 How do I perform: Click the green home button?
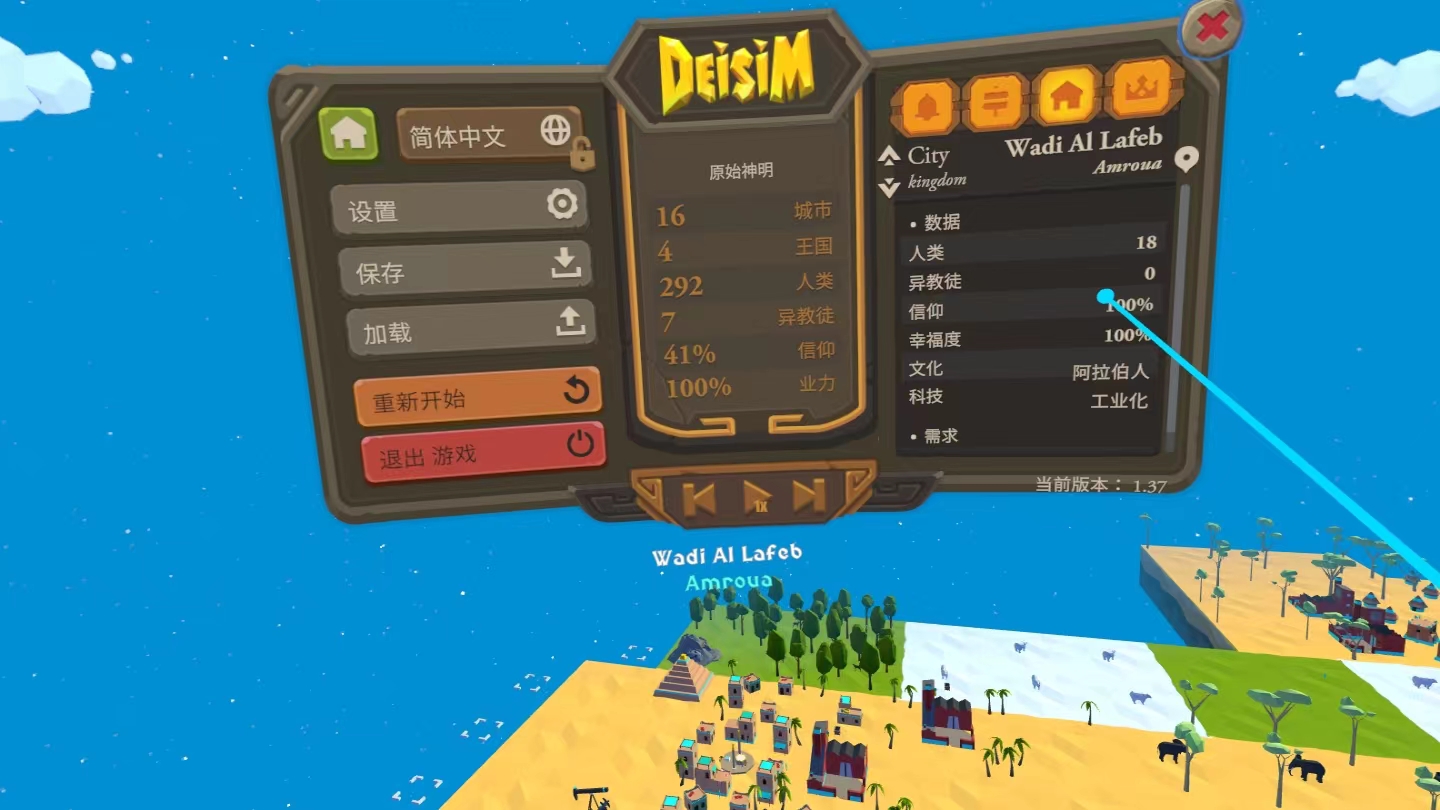348,134
